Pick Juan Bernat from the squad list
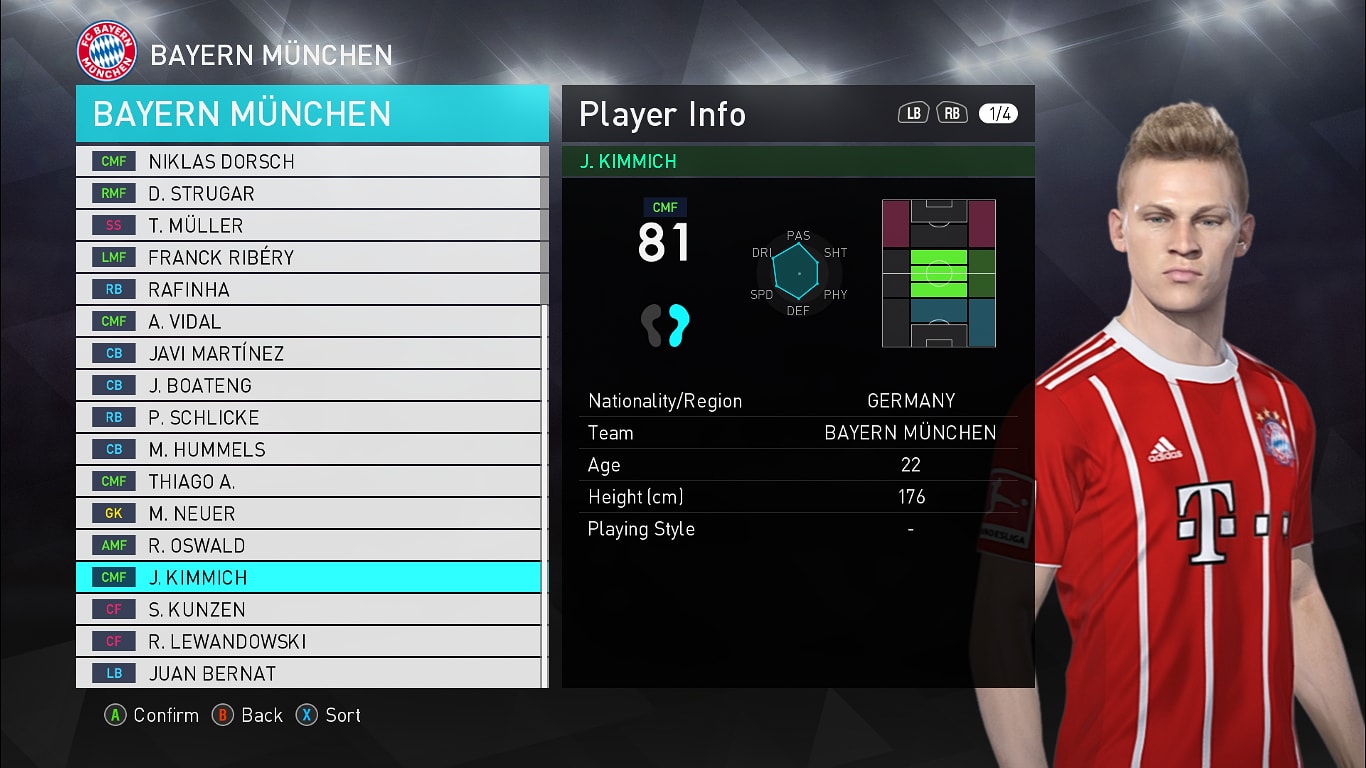Screen dimensions: 1366x768 point(310,673)
